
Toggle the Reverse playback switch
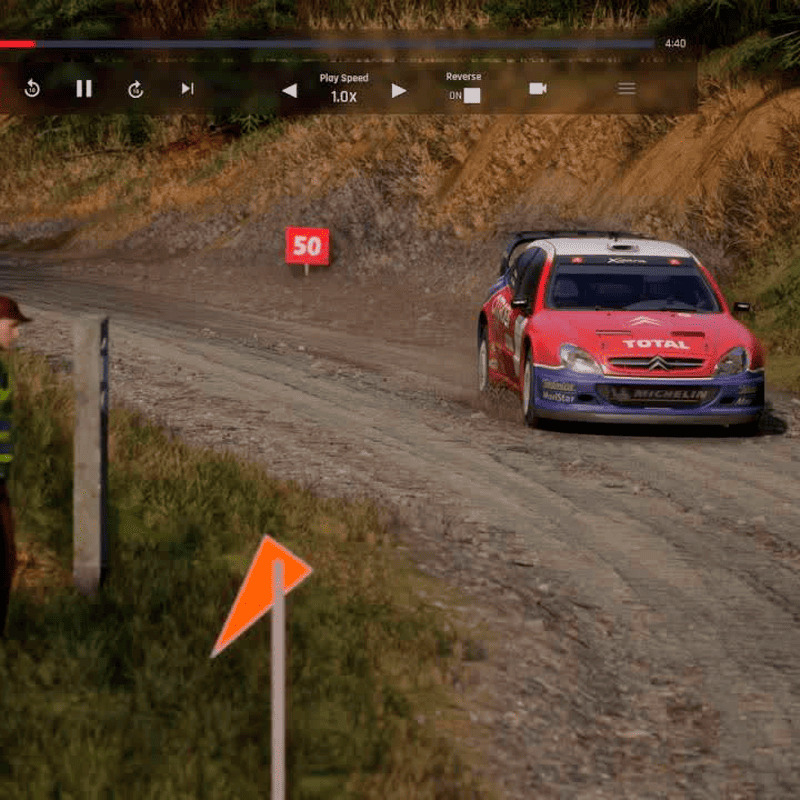(471, 96)
